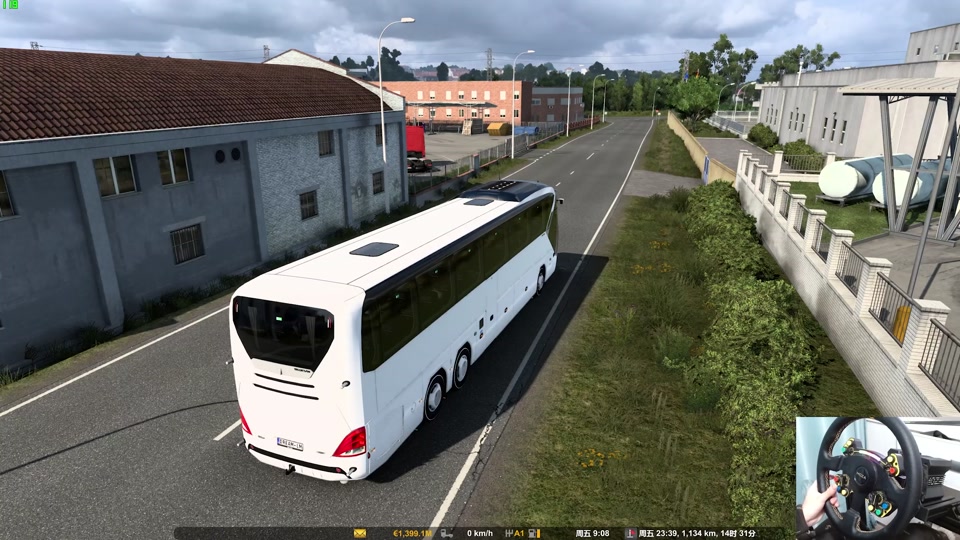Click the job delivery icon in the status bar
Screen dimensions: 960x540
tap(630, 534)
